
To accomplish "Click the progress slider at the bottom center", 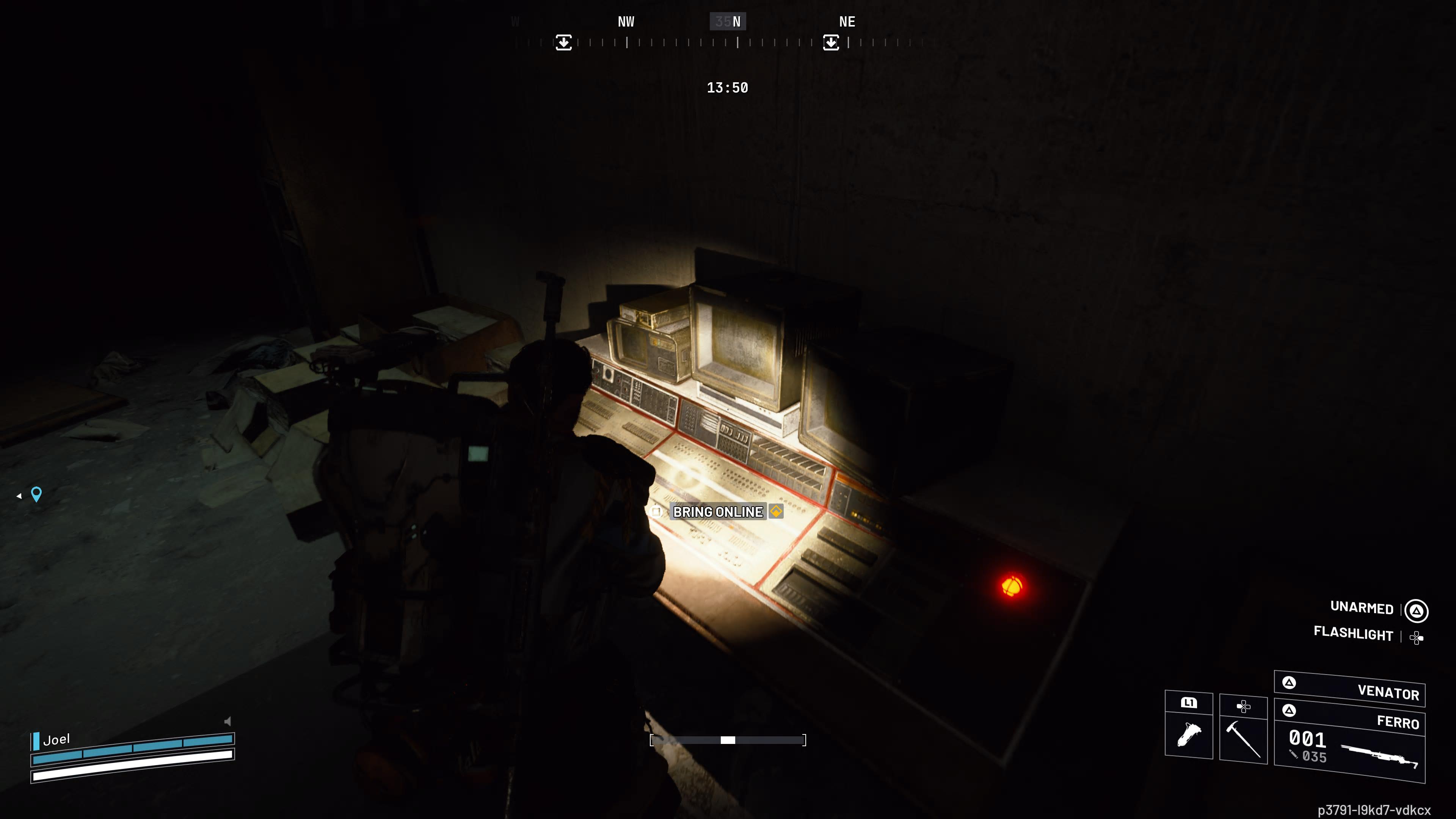I will click(x=728, y=739).
